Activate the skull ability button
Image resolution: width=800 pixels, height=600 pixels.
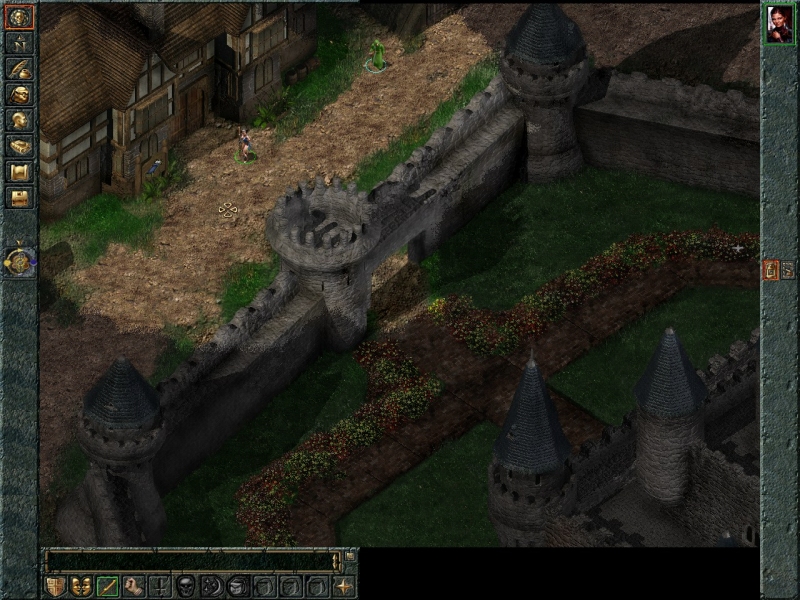click(x=186, y=586)
